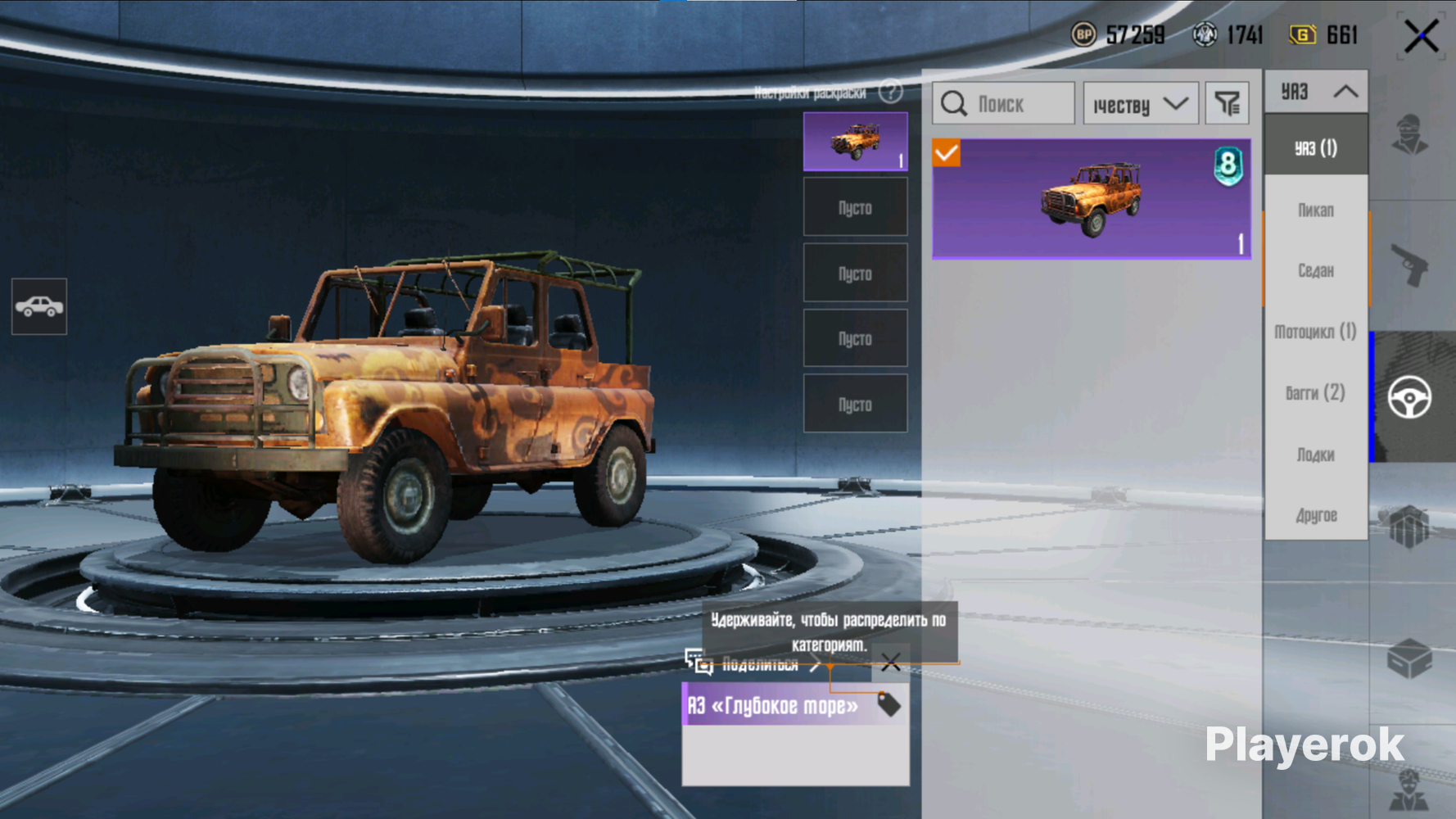Switch to the Седан category
Image resolution: width=1456 pixels, height=819 pixels.
[1316, 270]
